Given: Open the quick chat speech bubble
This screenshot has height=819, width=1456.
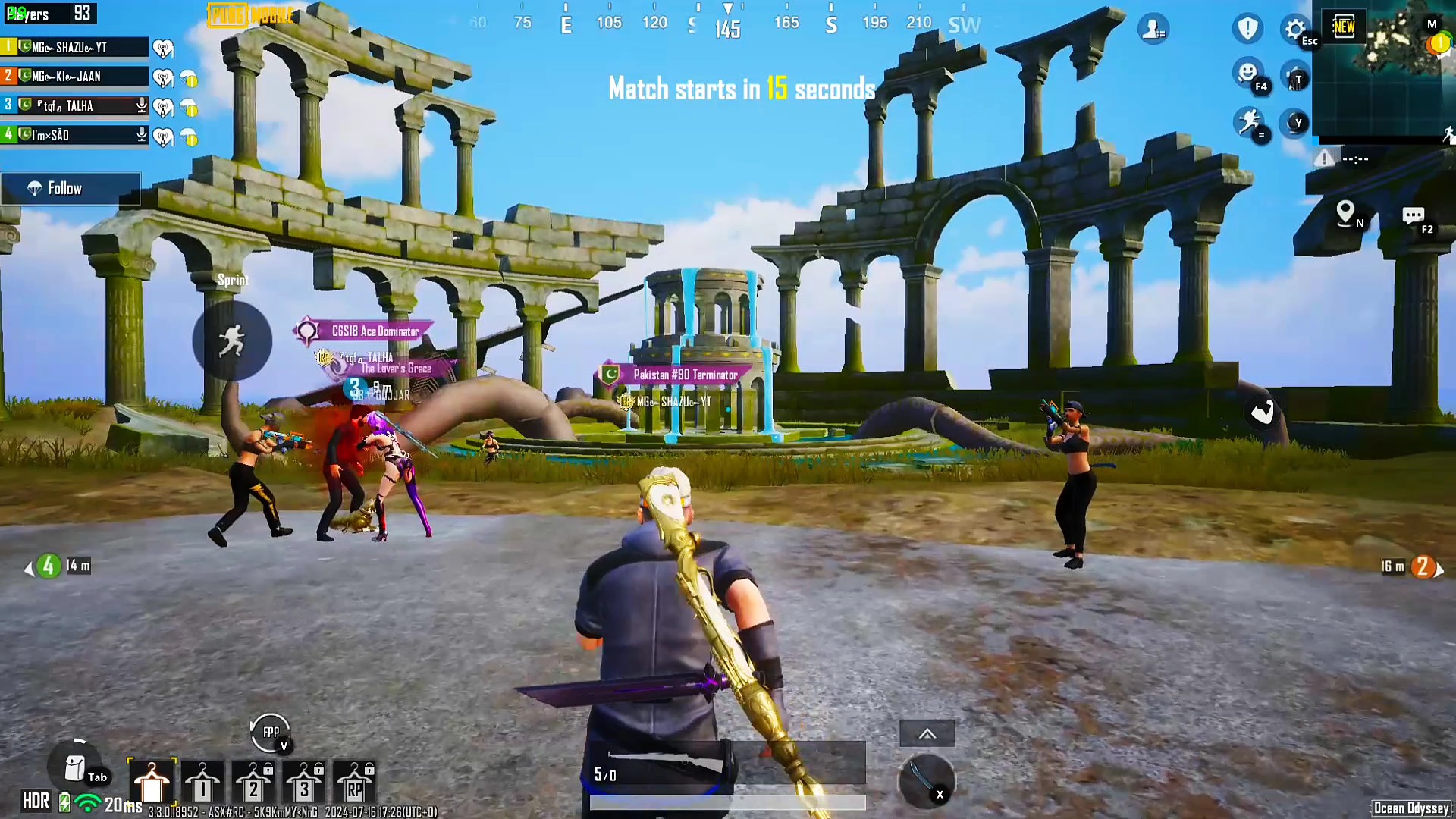Looking at the screenshot, I should pyautogui.click(x=1413, y=216).
